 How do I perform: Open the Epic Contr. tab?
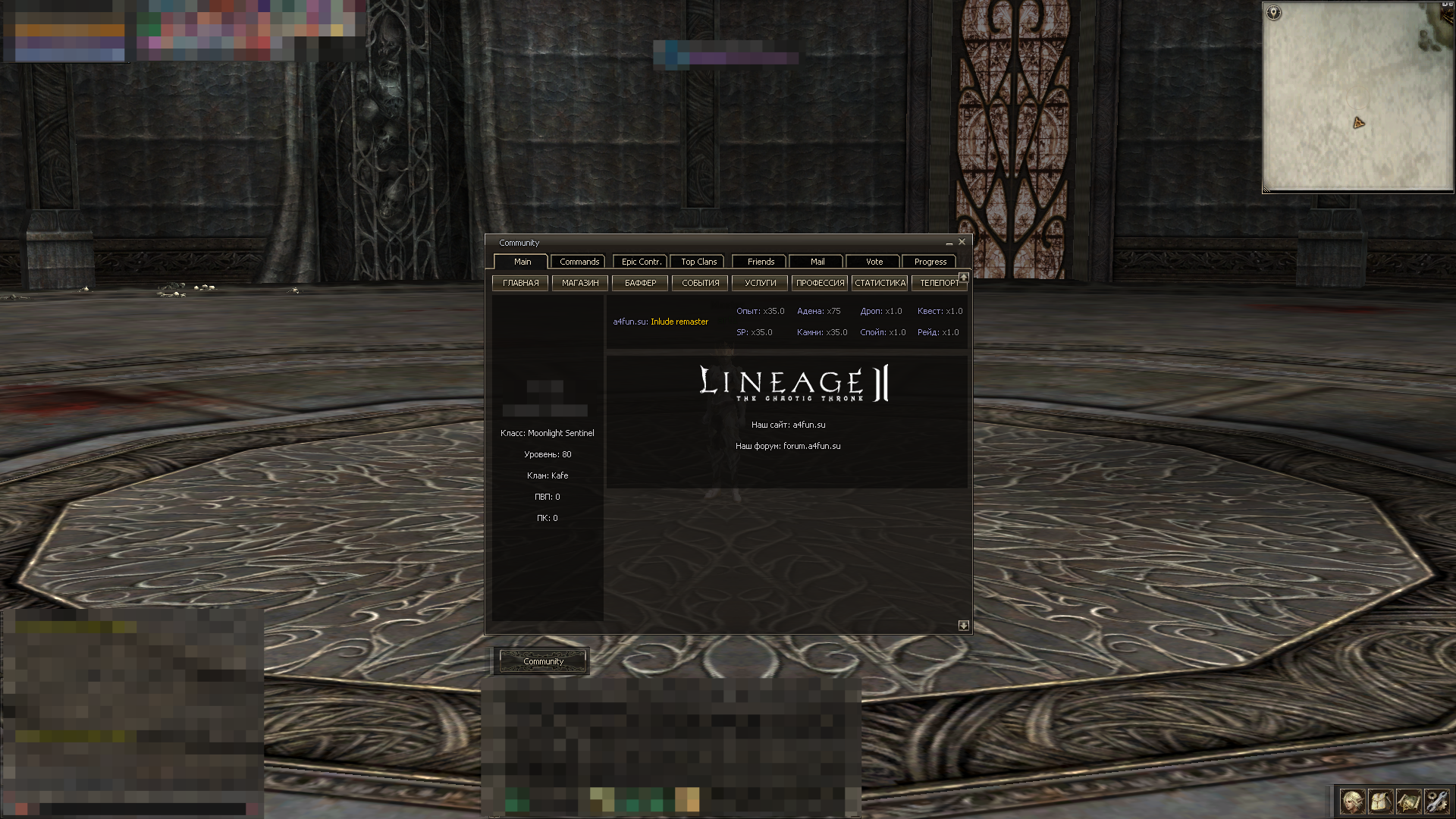pyautogui.click(x=641, y=262)
